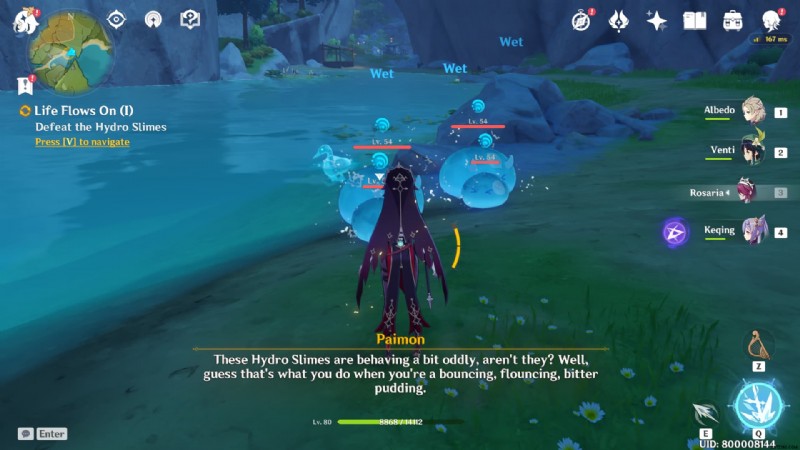Switch to Venti in the party
The image size is (800, 450).
point(752,152)
